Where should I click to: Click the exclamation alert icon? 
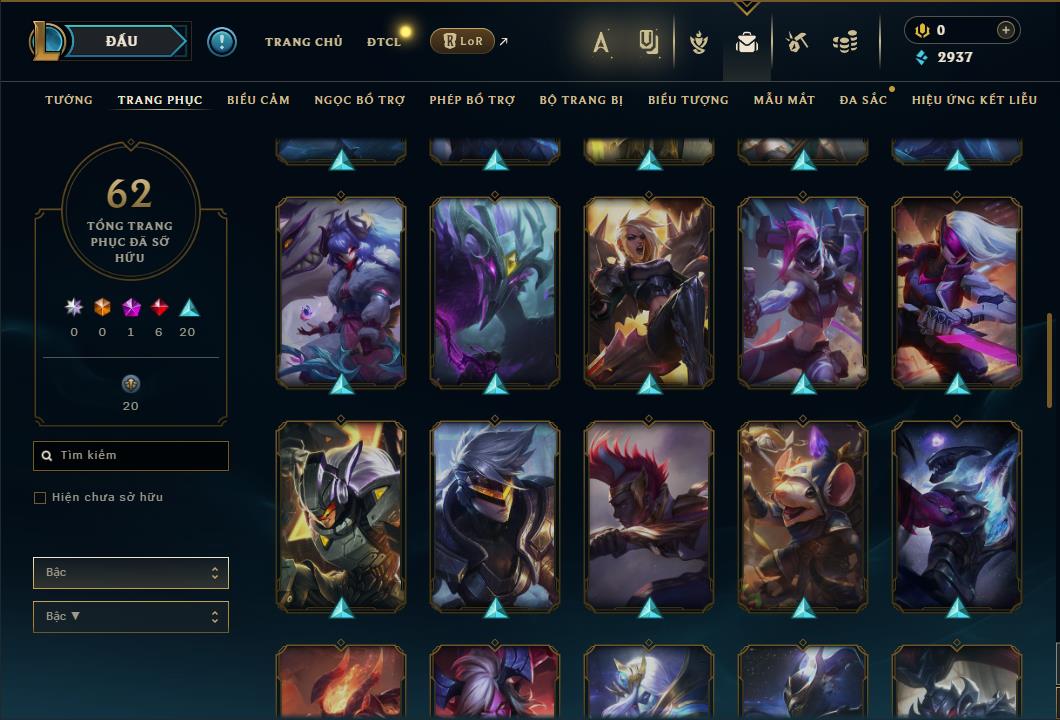(x=221, y=41)
